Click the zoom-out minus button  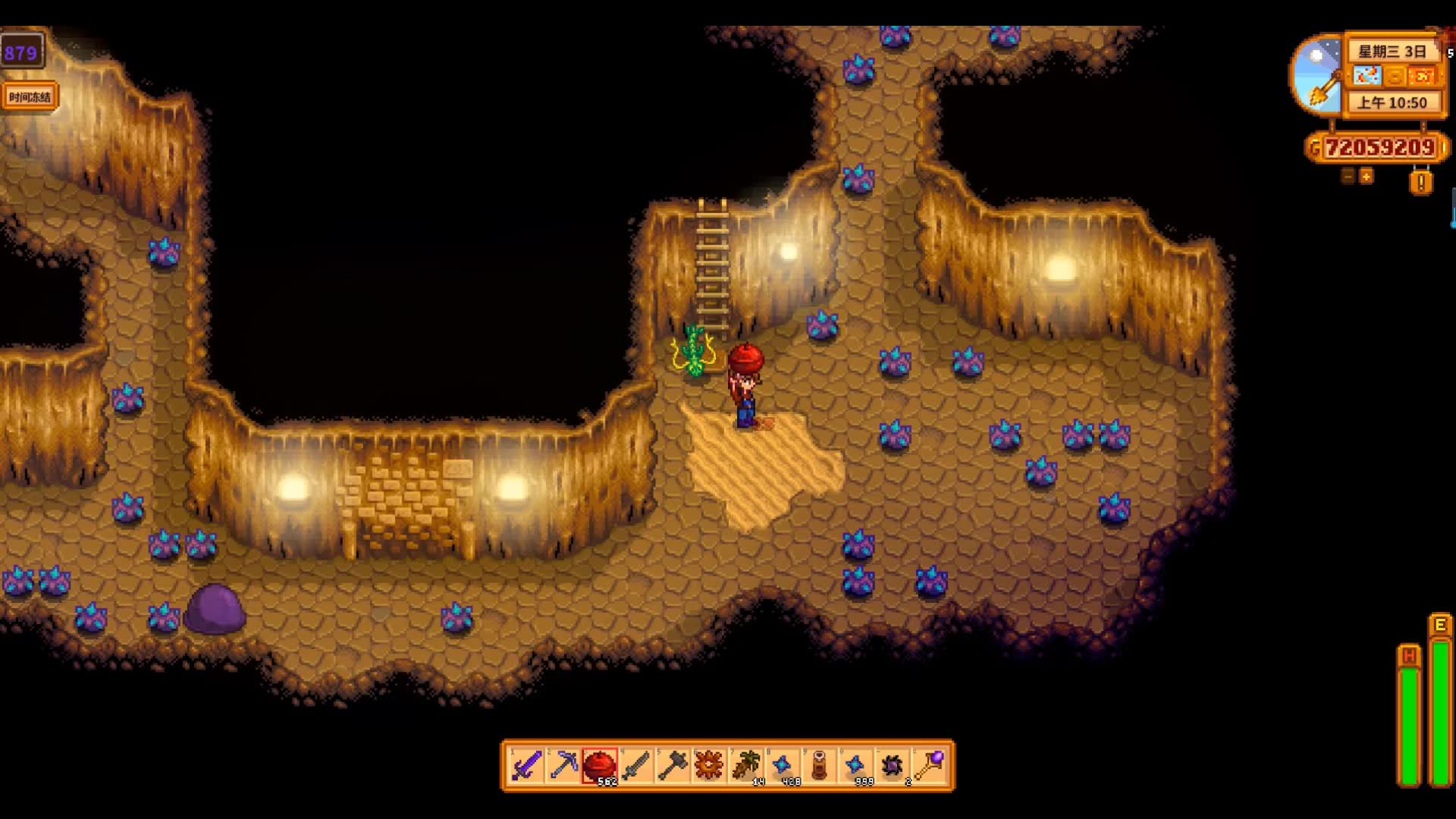[x=1348, y=177]
